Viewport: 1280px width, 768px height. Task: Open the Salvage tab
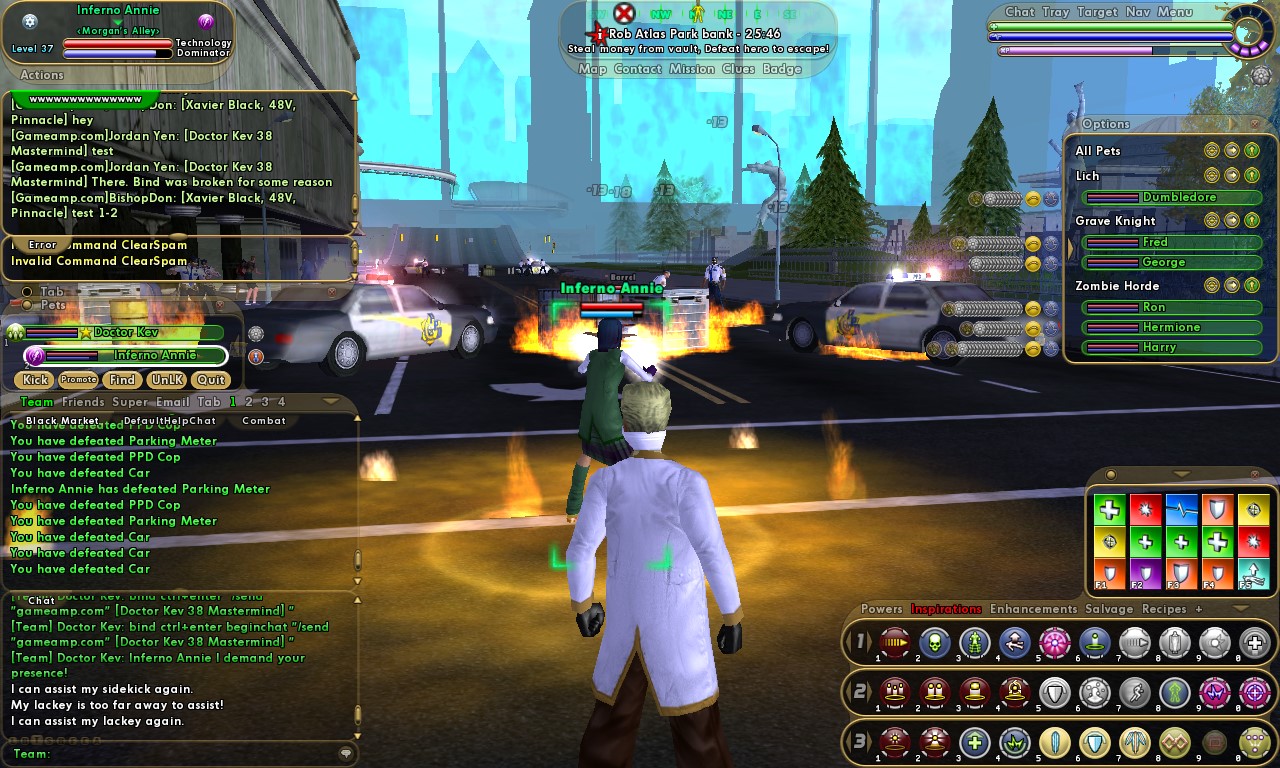coord(1109,609)
